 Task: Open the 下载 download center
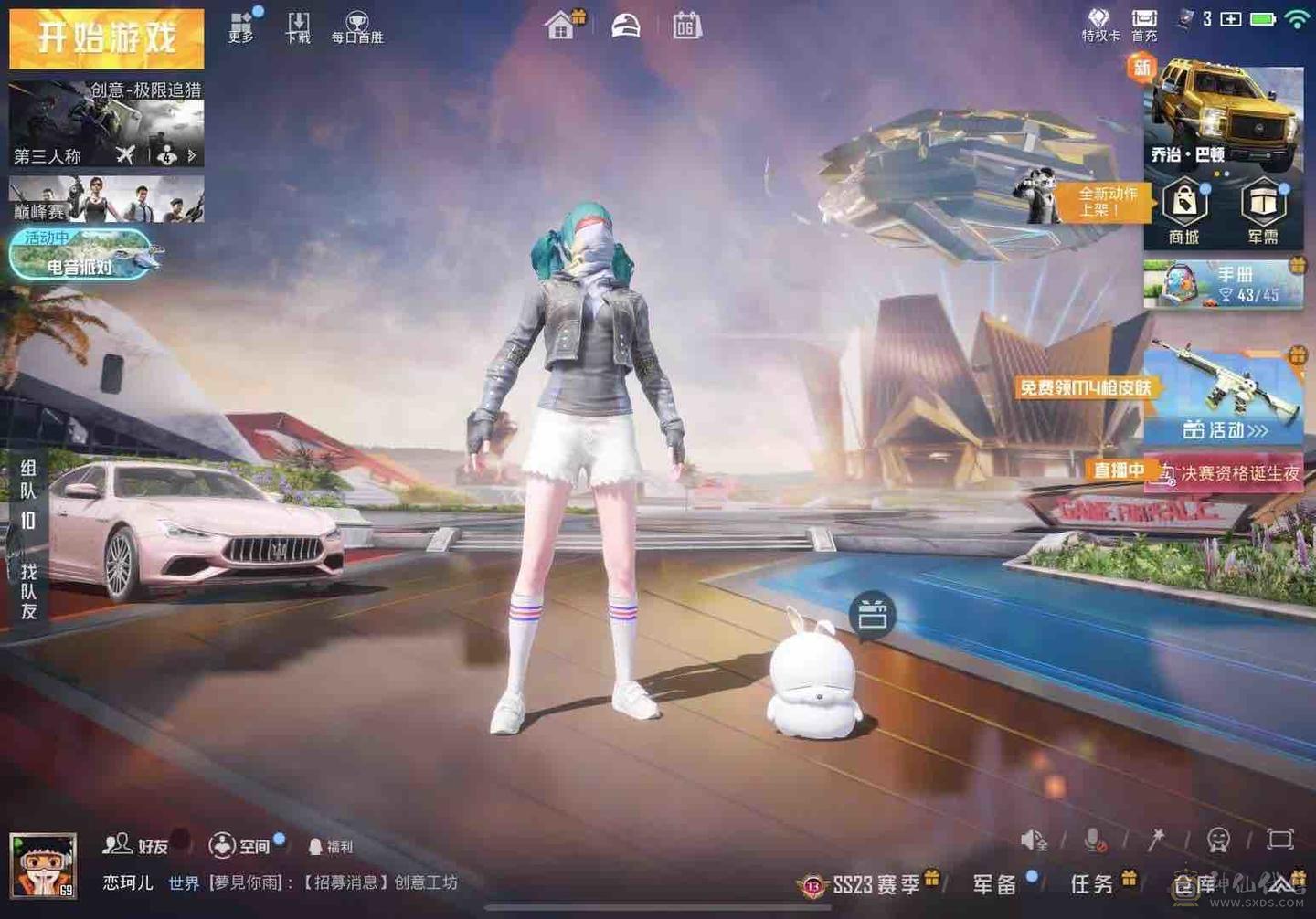tap(296, 25)
